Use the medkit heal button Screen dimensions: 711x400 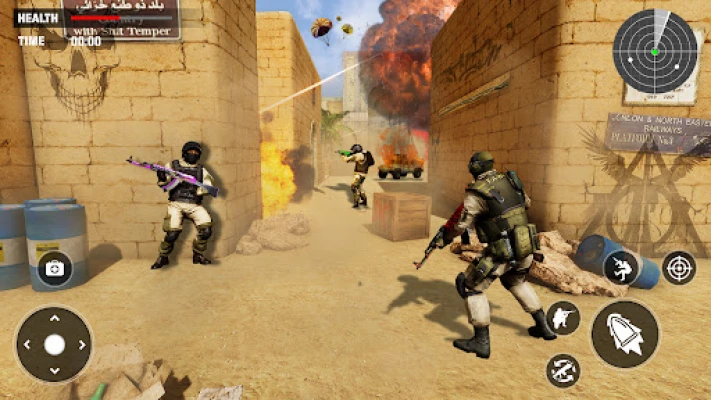[54, 268]
